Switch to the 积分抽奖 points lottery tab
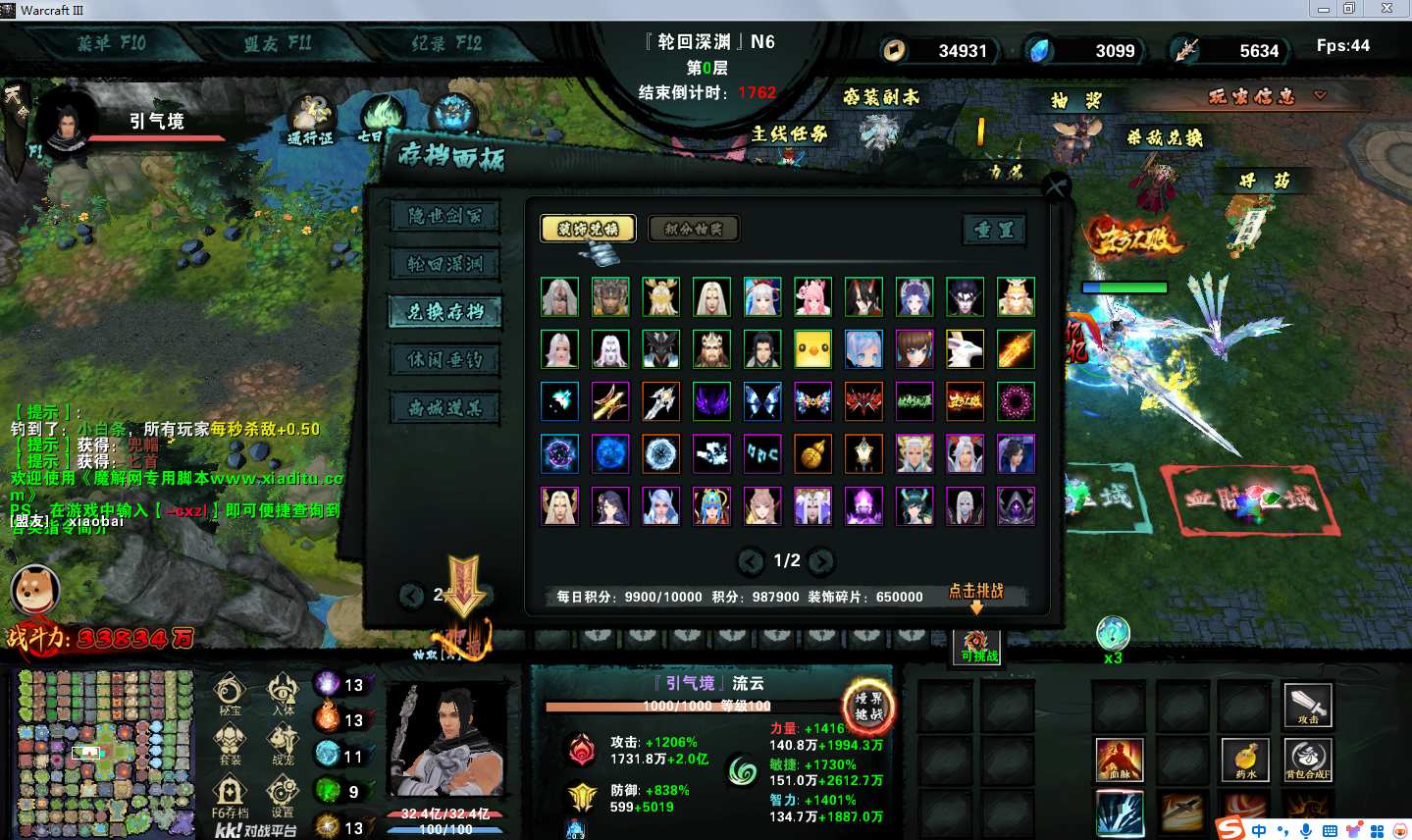This screenshot has height=840, width=1412. [x=694, y=229]
